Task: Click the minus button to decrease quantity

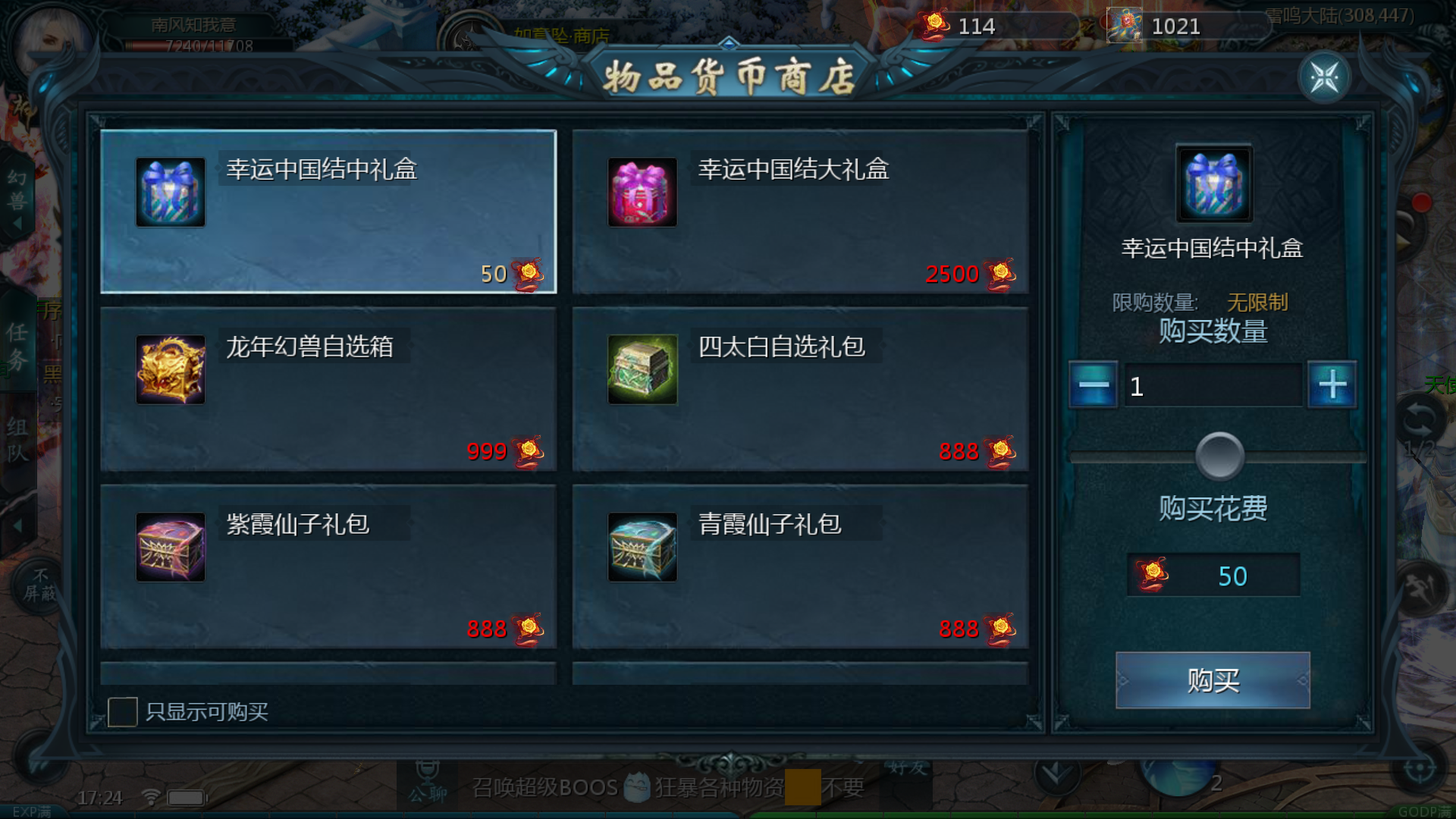Action: (1092, 384)
